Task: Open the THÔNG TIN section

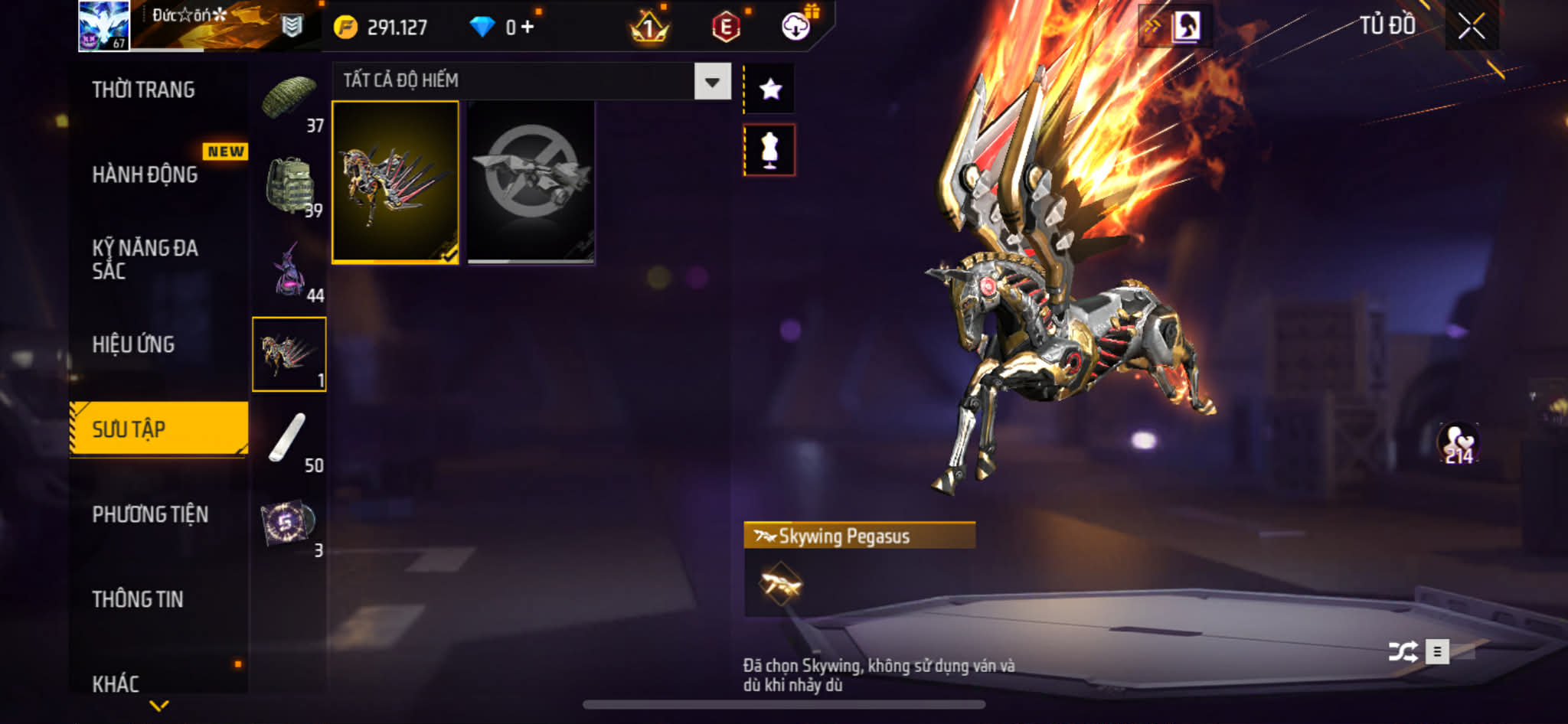Action: [138, 599]
